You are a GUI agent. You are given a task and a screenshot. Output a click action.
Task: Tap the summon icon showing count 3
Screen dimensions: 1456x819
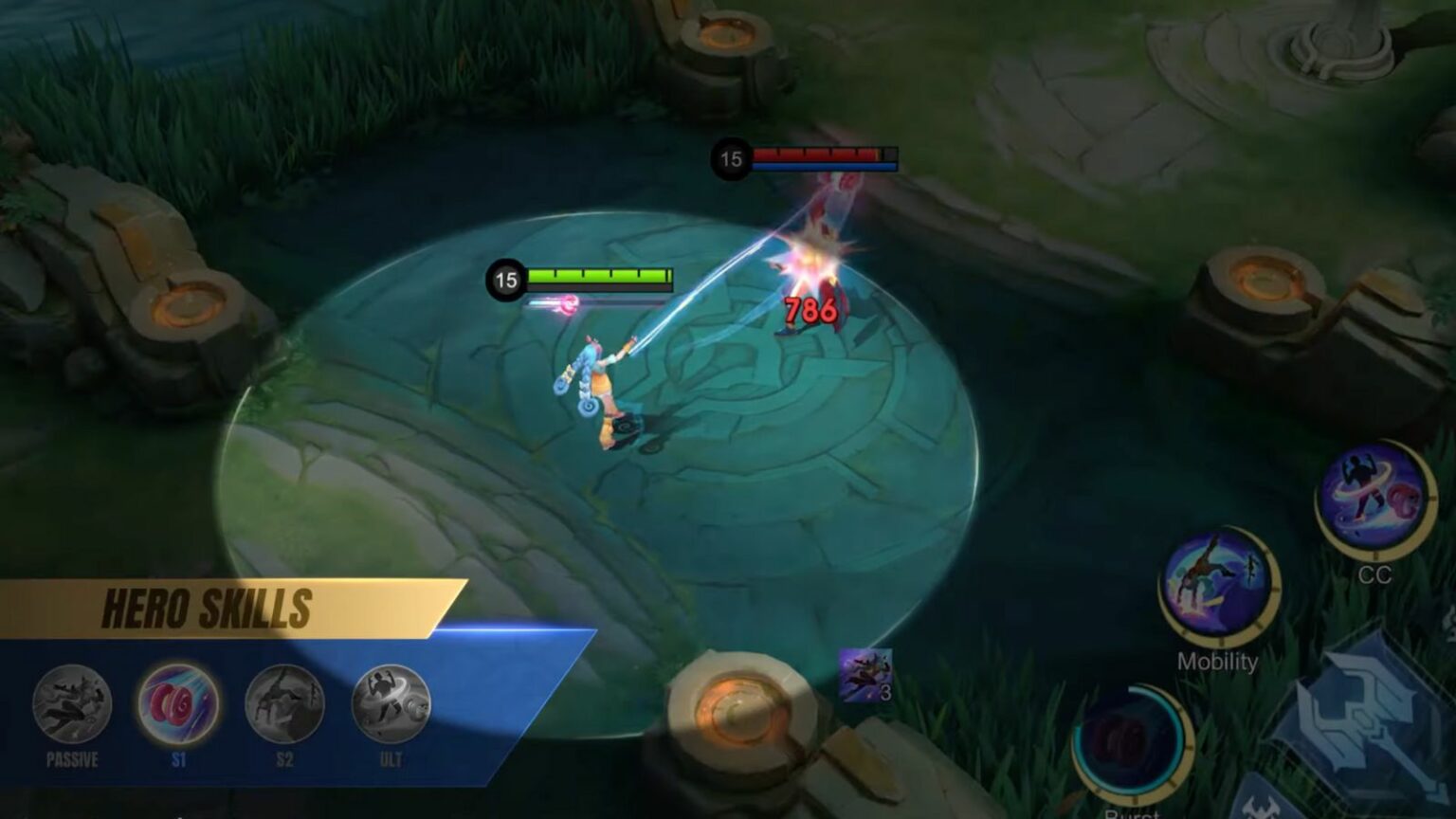tap(865, 673)
